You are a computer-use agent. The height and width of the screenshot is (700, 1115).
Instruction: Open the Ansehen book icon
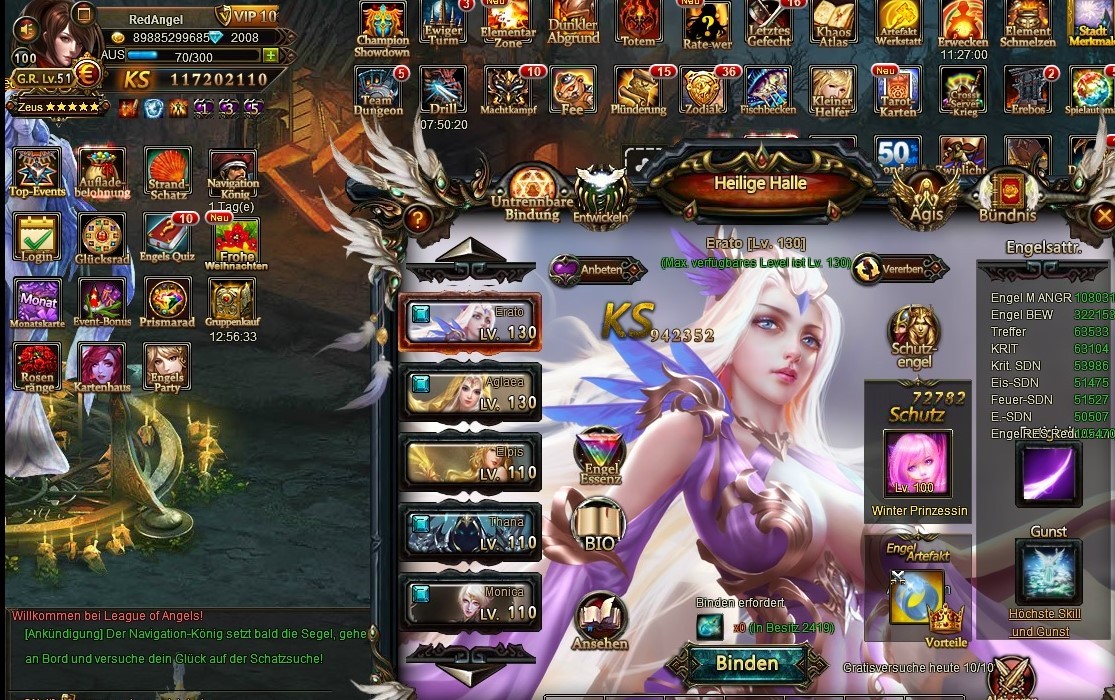click(600, 622)
